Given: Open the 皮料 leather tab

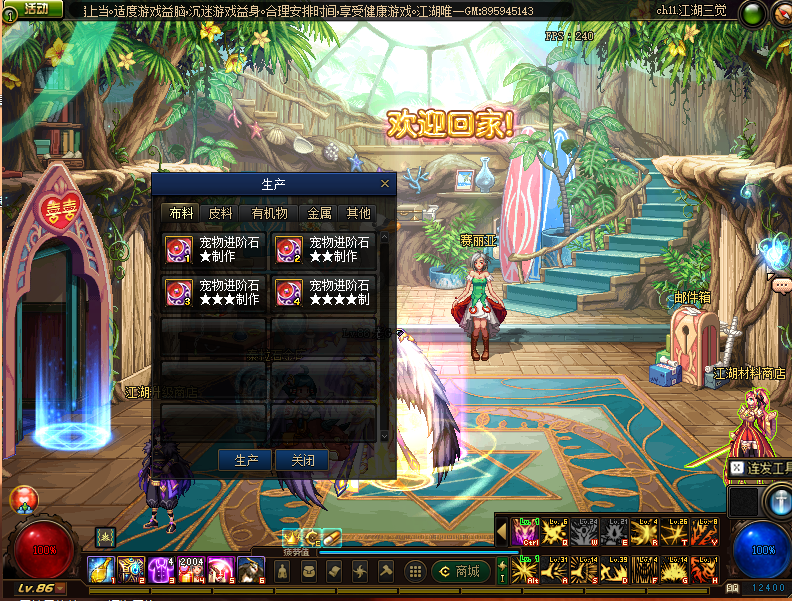Looking at the screenshot, I should (x=220, y=213).
